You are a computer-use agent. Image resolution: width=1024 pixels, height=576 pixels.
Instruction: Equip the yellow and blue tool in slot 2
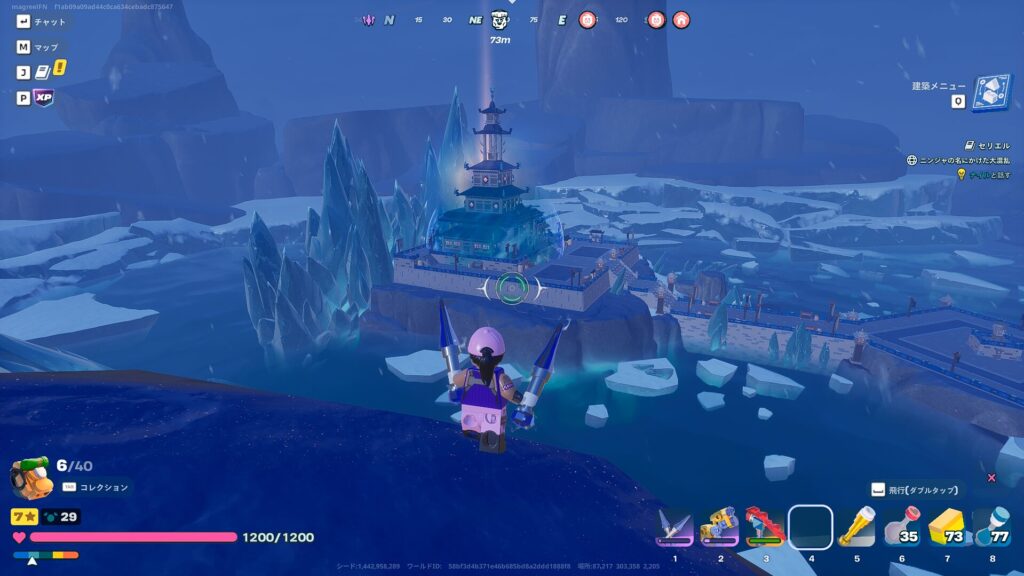click(x=719, y=526)
